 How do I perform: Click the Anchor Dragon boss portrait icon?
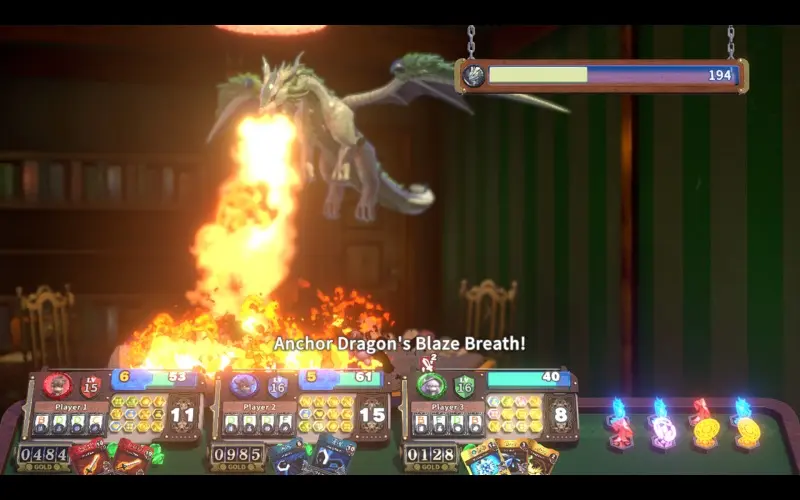(x=474, y=75)
